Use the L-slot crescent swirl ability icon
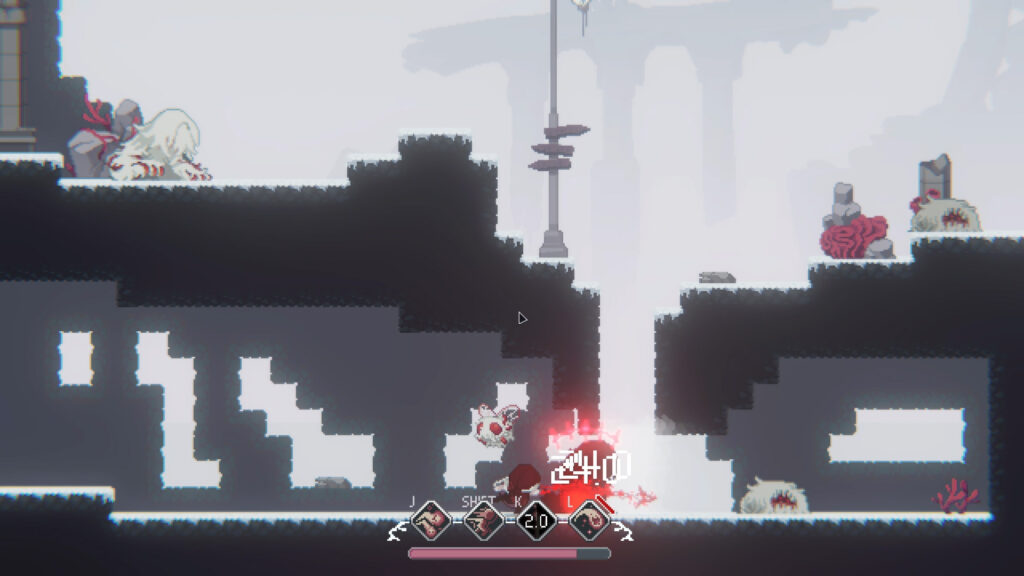 click(x=590, y=521)
